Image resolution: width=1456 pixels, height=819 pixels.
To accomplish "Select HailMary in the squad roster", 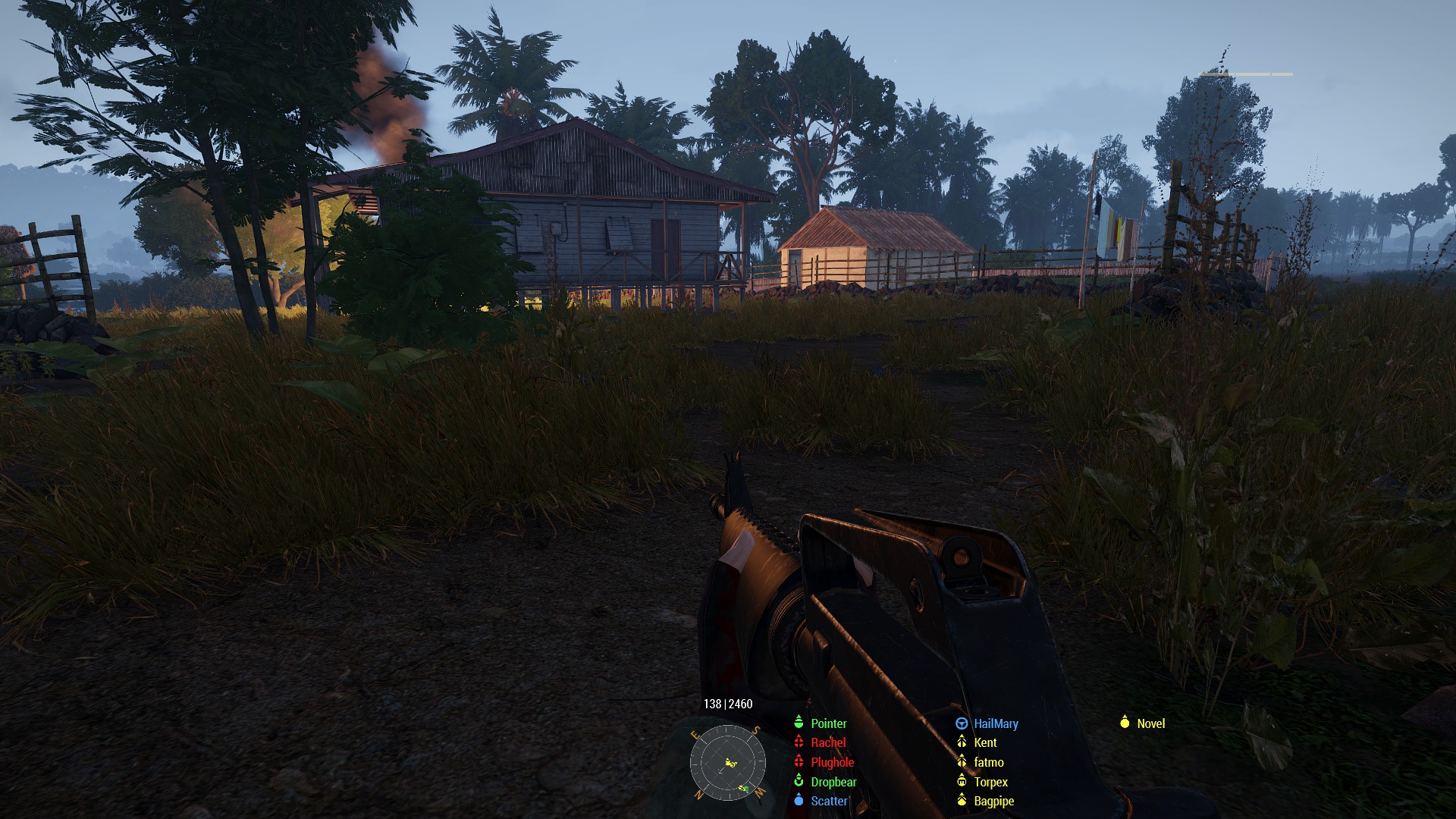I will point(996,723).
